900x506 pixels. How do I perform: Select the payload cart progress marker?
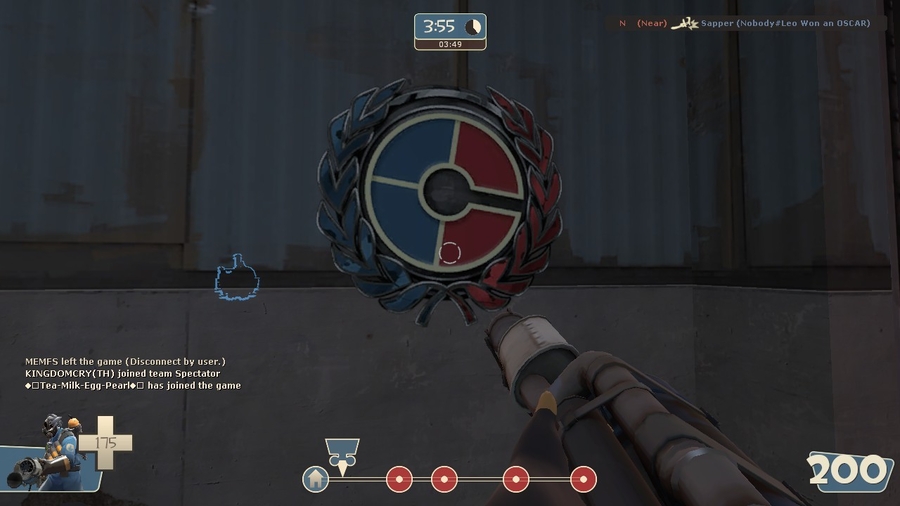pos(342,454)
